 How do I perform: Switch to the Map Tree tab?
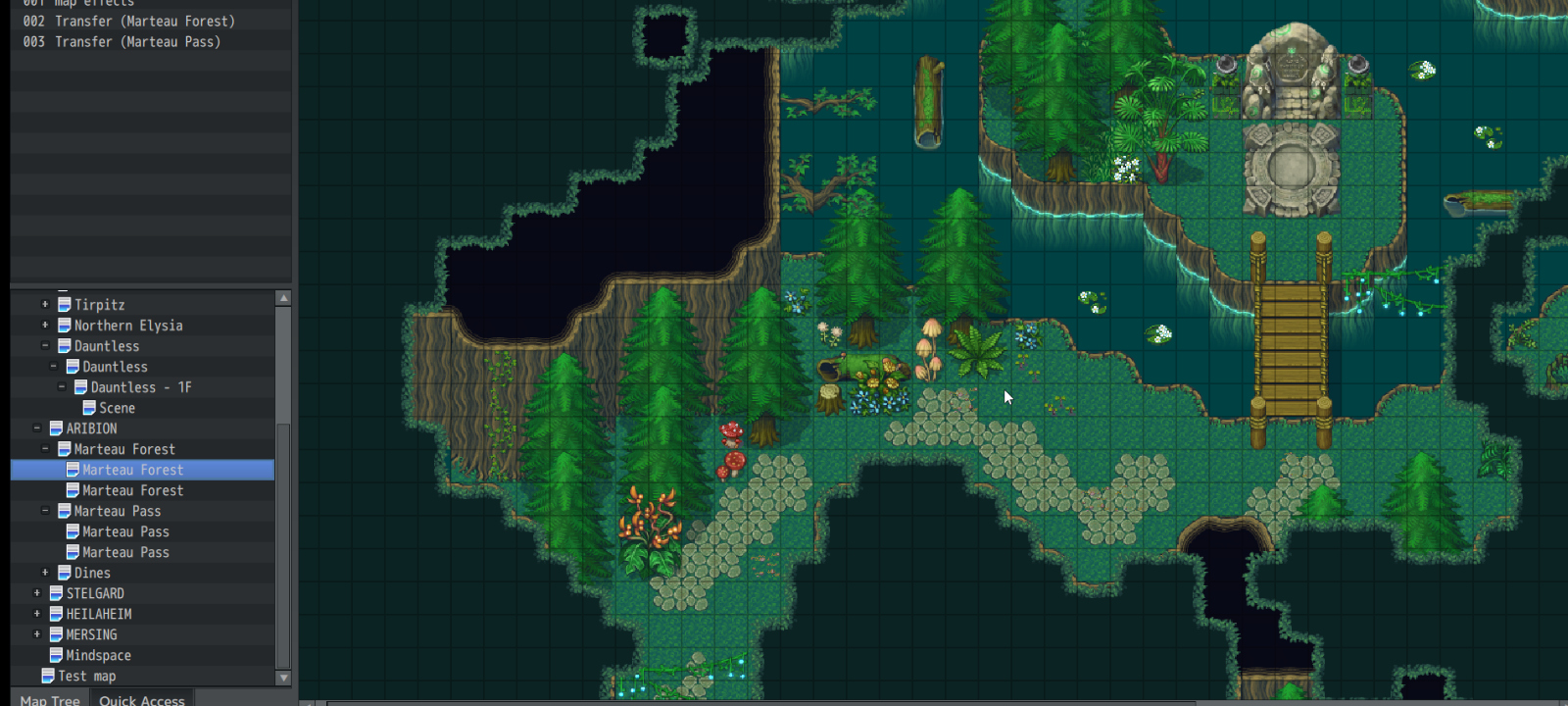click(50, 699)
